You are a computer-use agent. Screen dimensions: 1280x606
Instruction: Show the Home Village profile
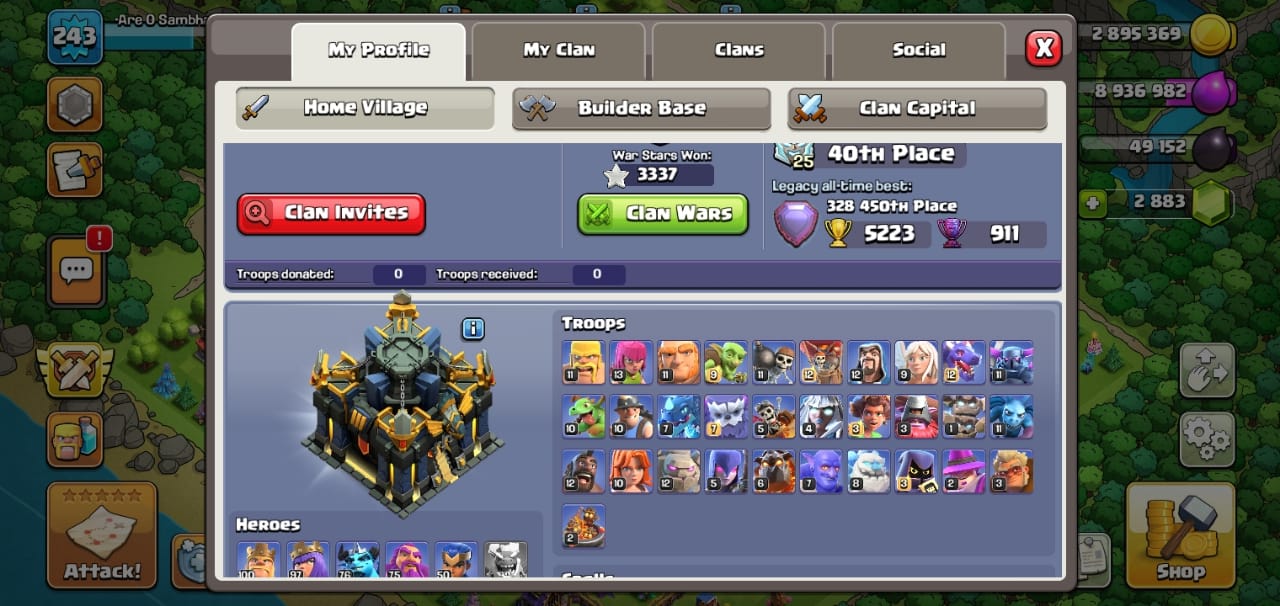pos(365,108)
